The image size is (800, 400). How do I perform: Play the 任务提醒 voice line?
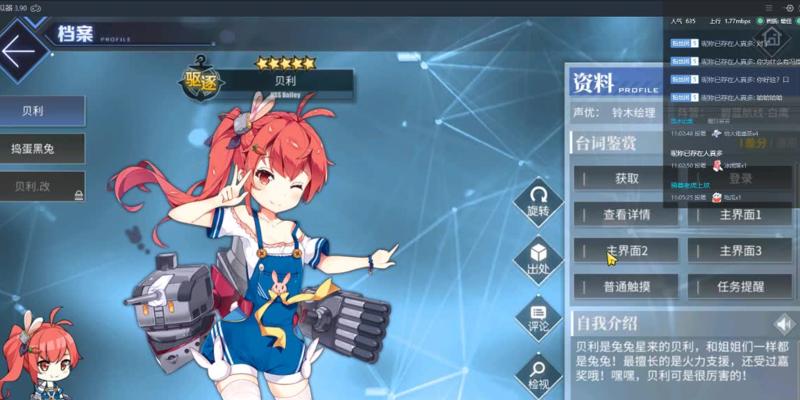coord(739,286)
